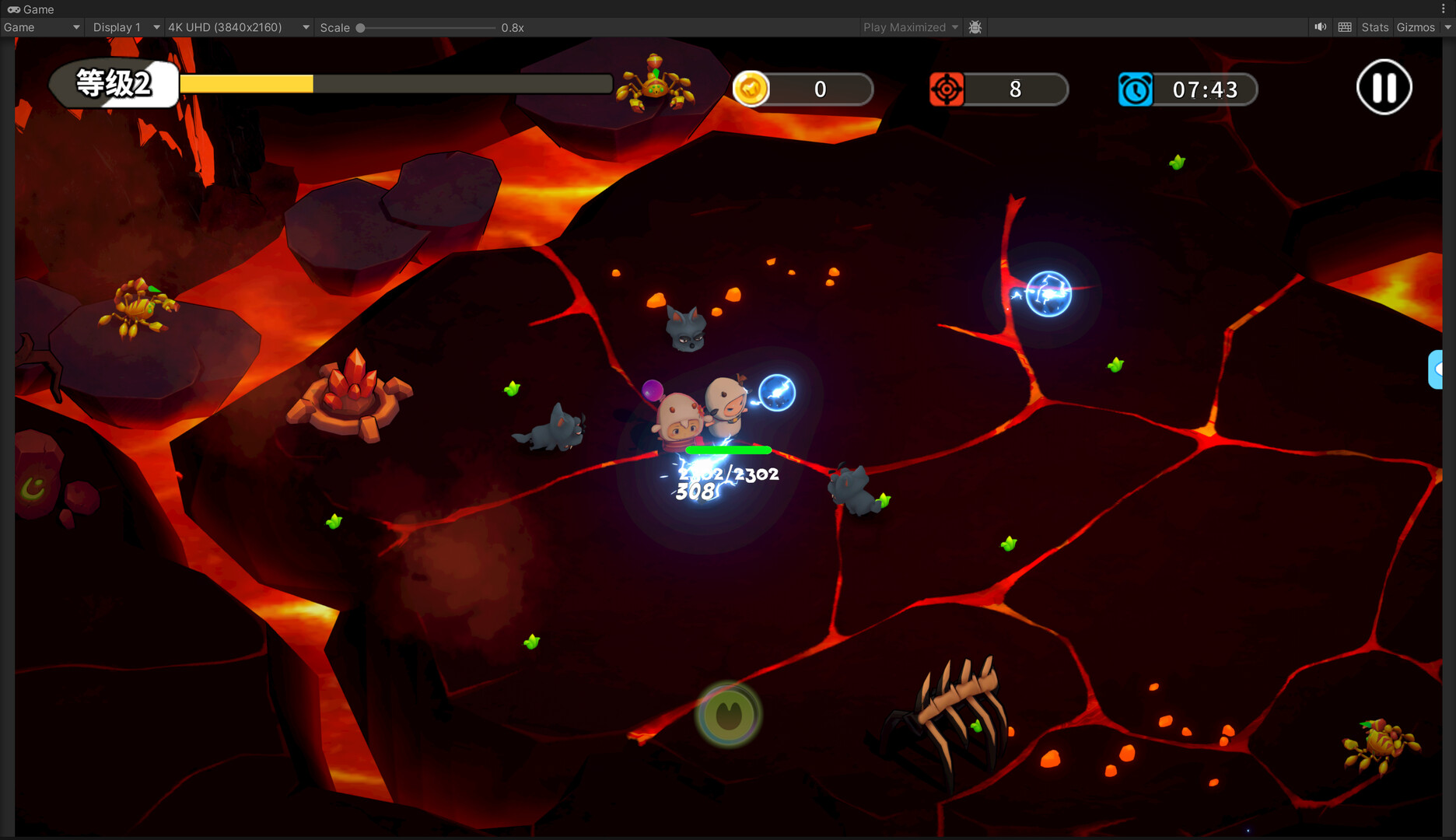The height and width of the screenshot is (840, 1456).
Task: Adjust the Scale slider
Action: [x=361, y=28]
